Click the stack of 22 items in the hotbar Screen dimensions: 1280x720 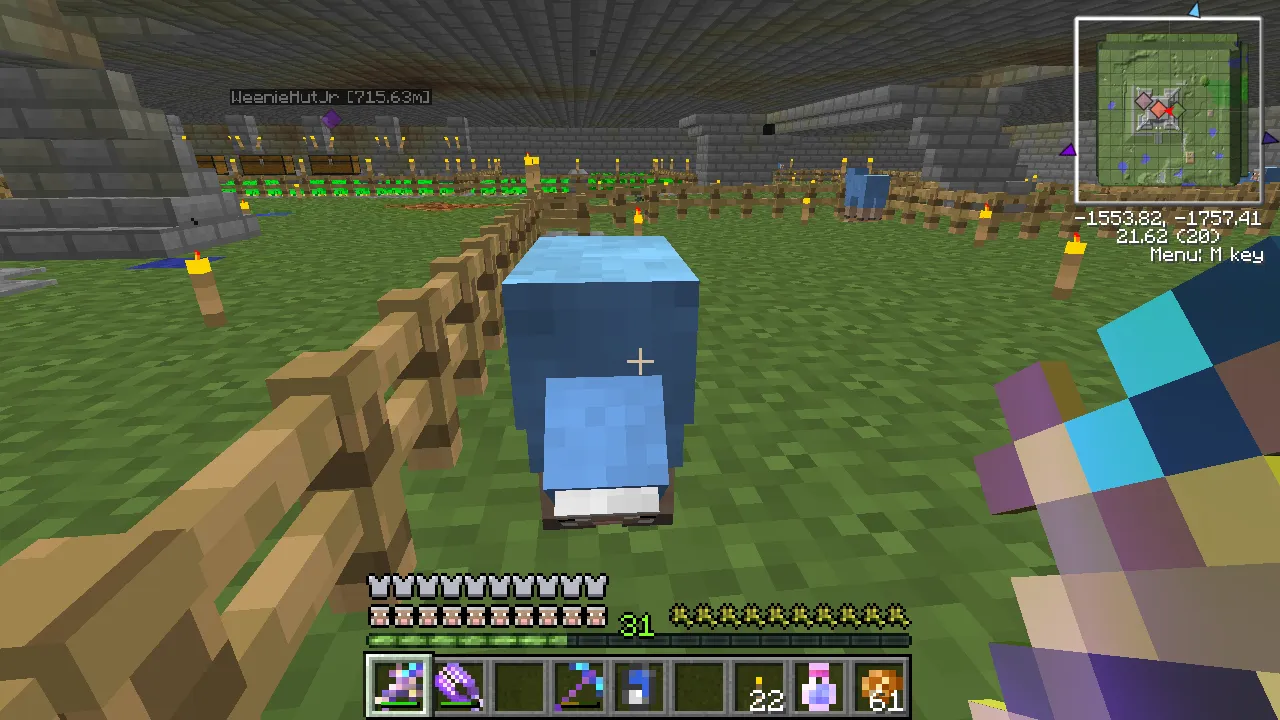coord(760,683)
